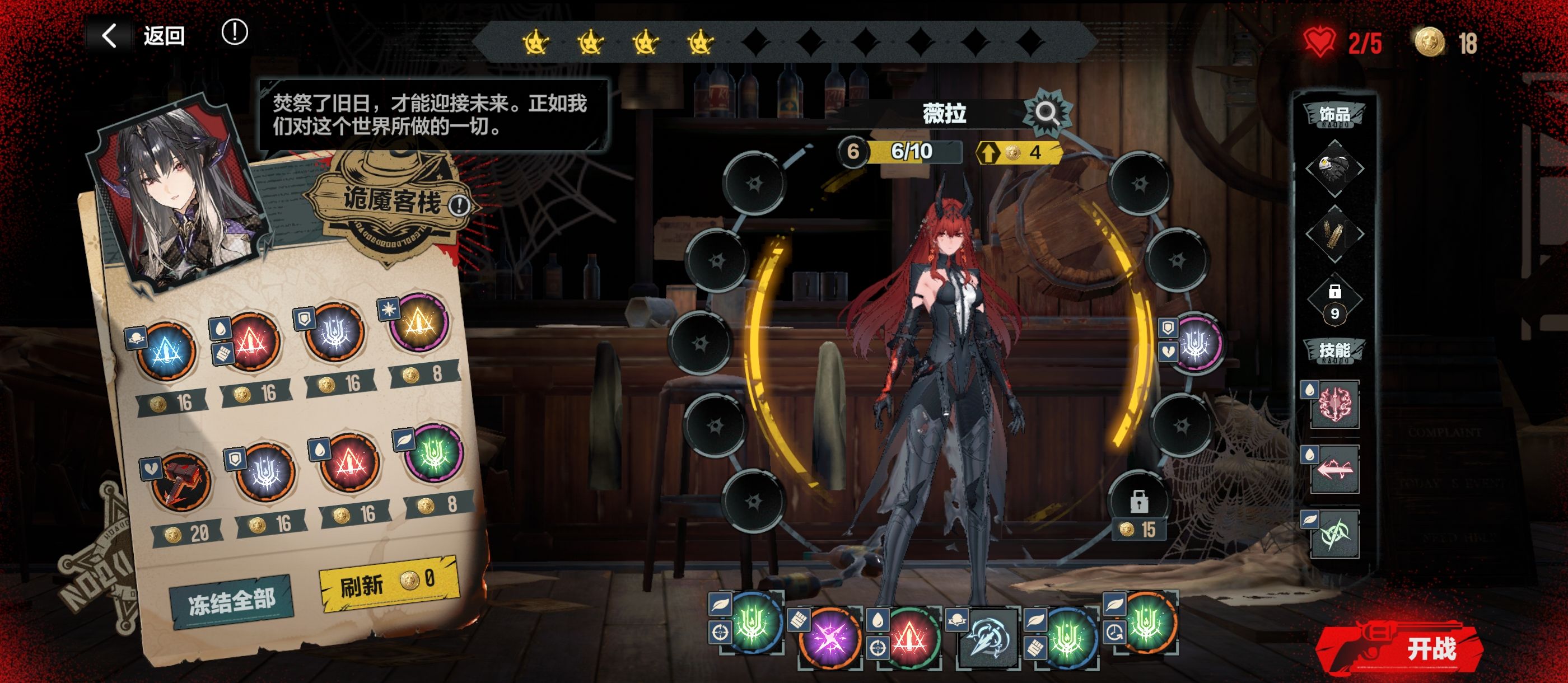Buy the blue triangle orb with planet badge
This screenshot has height=683, width=1568.
point(166,351)
